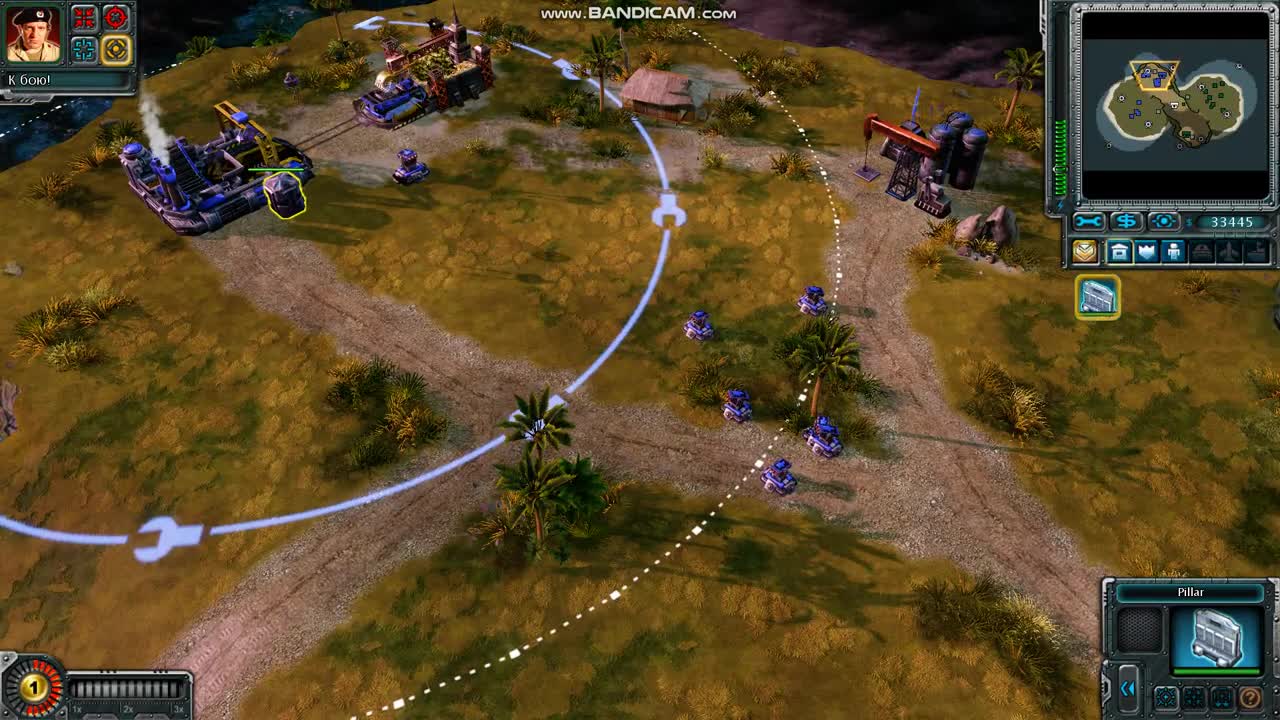Click the grid formation icon in the Pillar panel
Viewport: 1280px width, 720px height.
1194,697
